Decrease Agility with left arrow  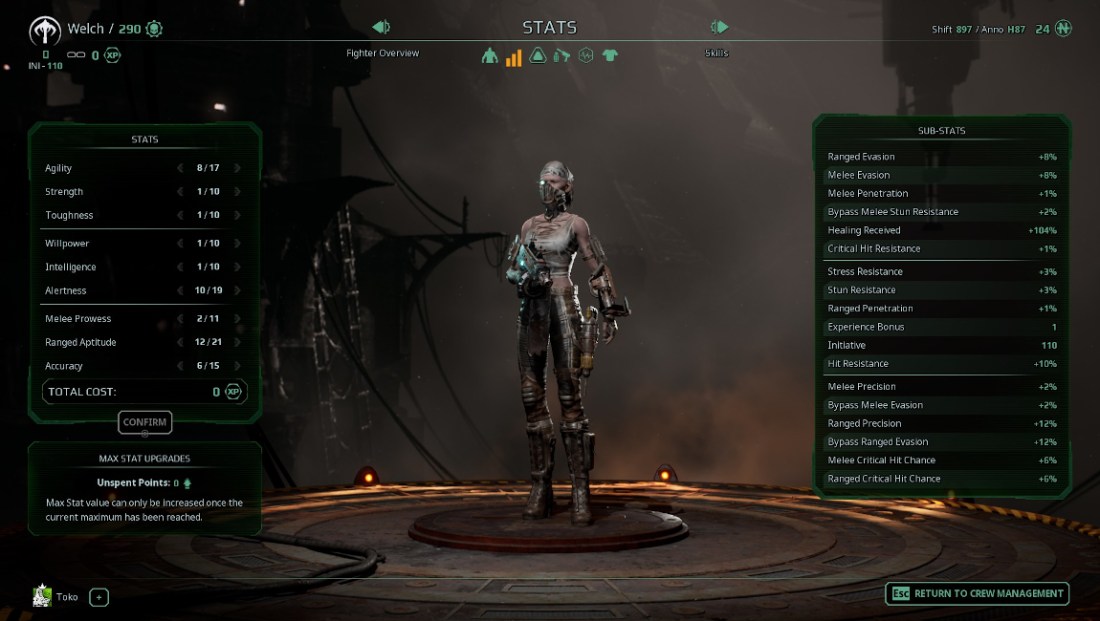pos(180,168)
